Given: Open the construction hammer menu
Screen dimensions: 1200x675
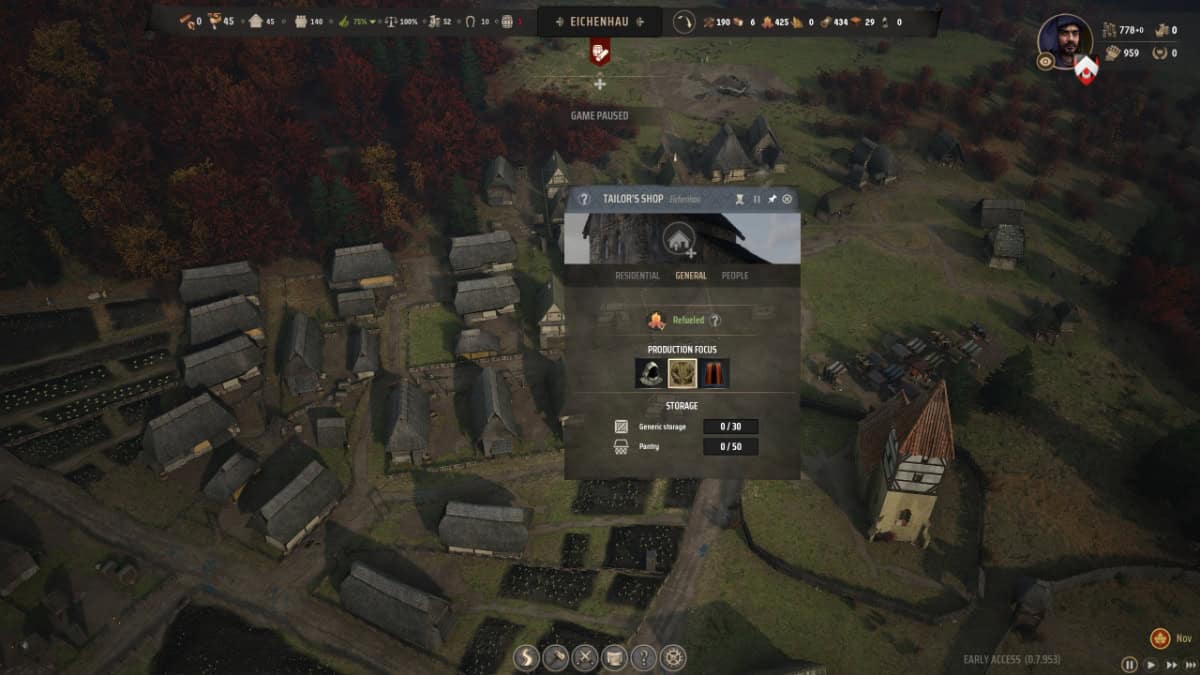Looking at the screenshot, I should pyautogui.click(x=555, y=657).
